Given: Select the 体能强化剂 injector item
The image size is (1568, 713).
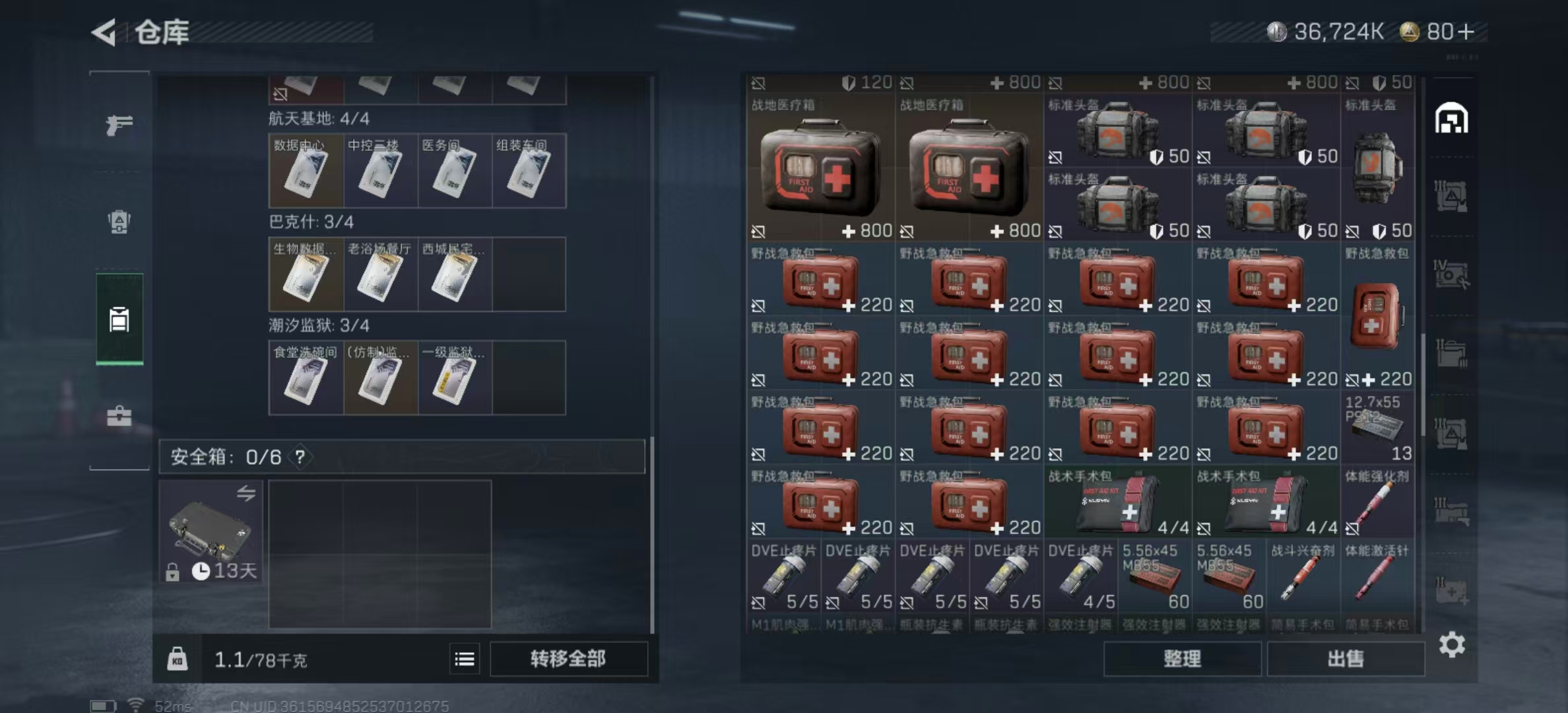Looking at the screenshot, I should tap(1378, 503).
